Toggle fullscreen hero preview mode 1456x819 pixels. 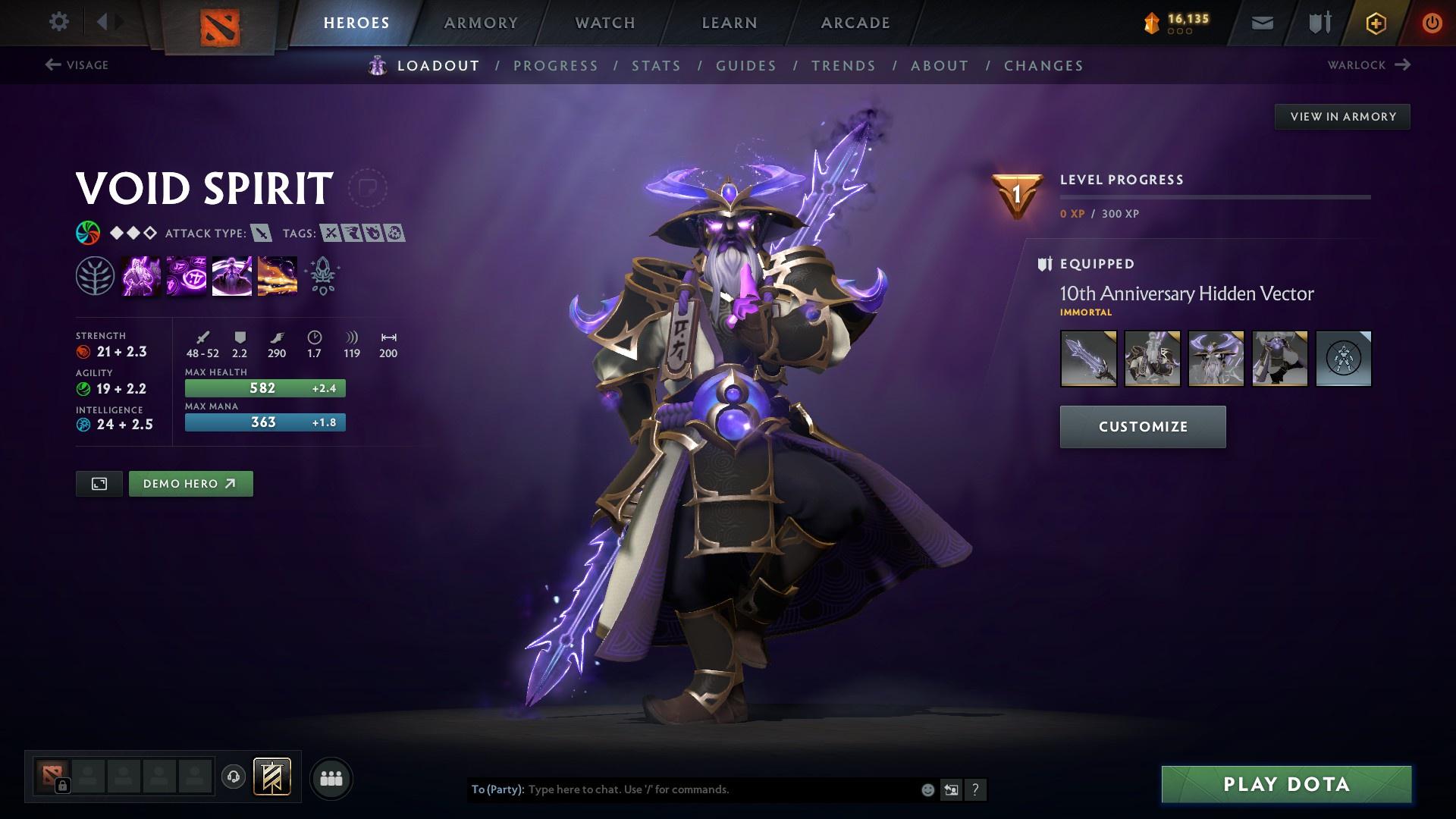(99, 483)
